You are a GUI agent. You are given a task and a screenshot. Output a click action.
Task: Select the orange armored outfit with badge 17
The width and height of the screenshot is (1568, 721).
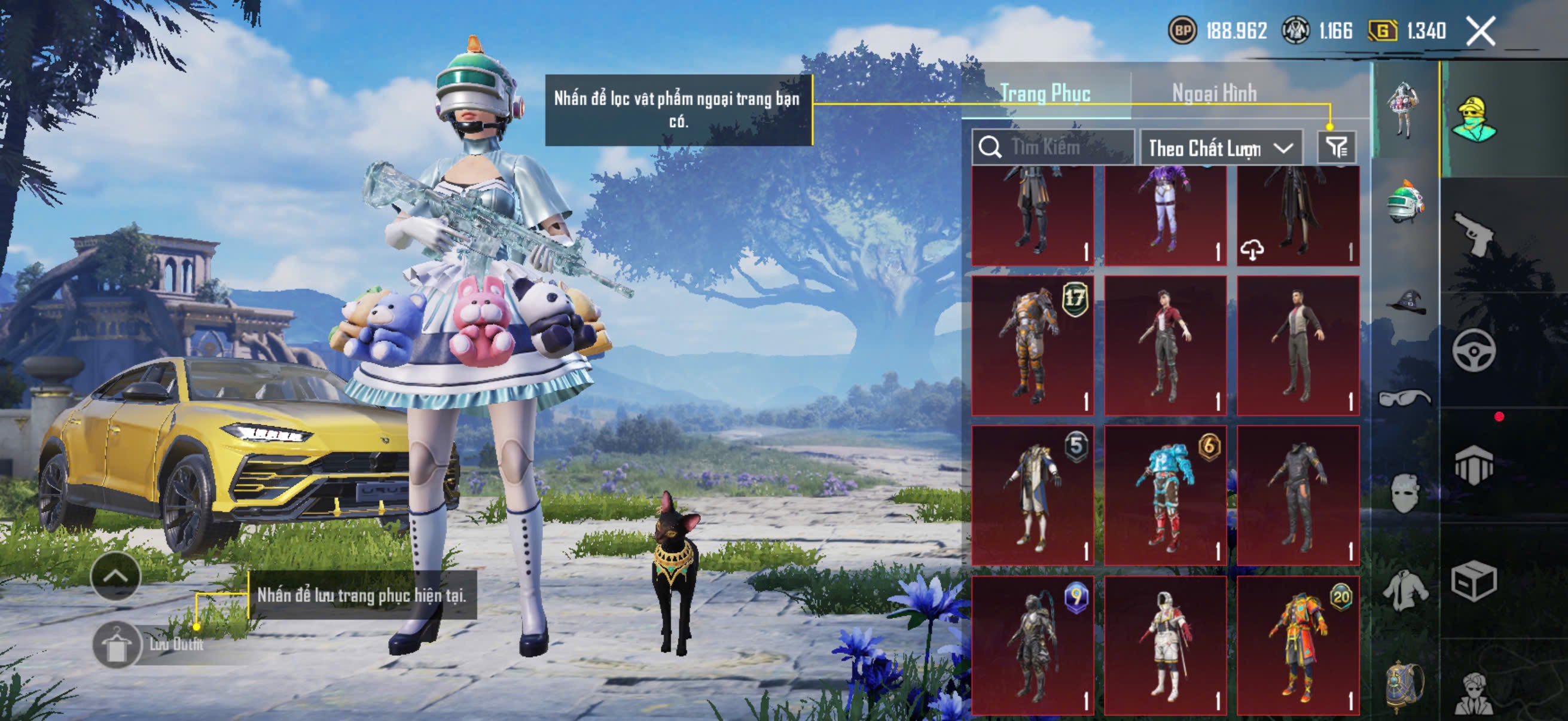1032,346
